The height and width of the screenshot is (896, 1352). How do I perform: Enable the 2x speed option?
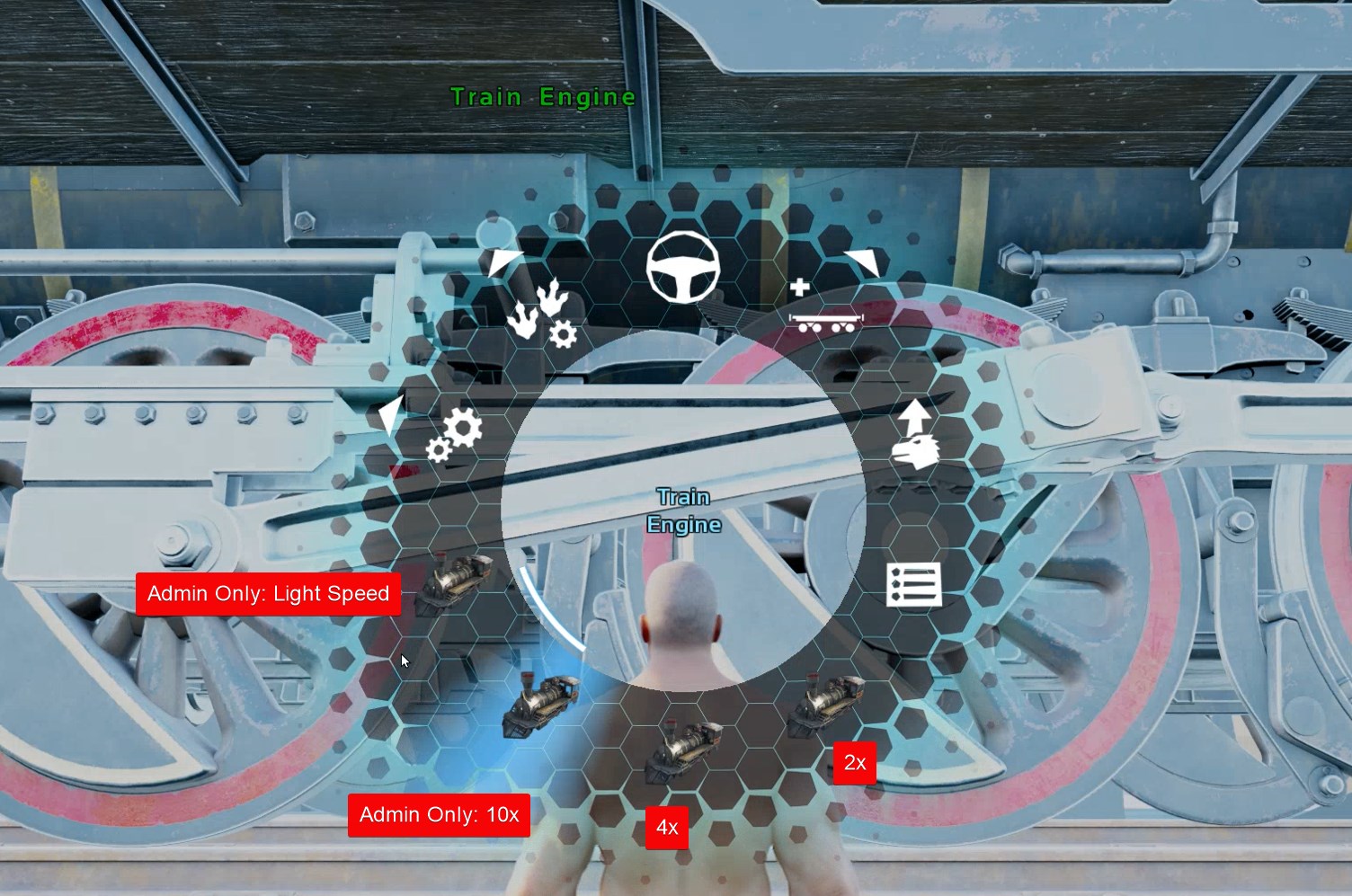855,762
